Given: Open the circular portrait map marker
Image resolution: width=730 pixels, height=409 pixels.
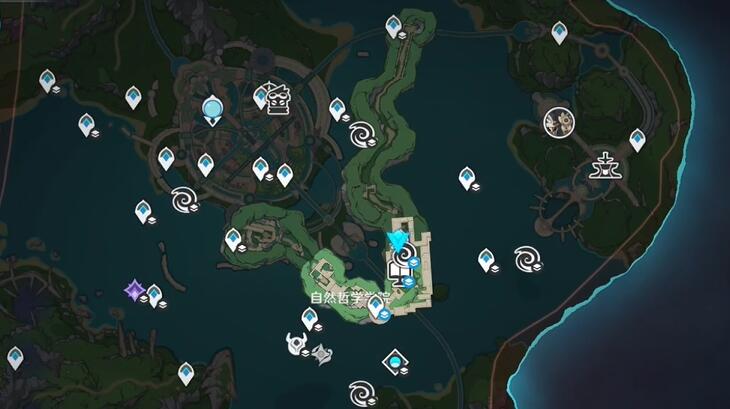Looking at the screenshot, I should point(557,123).
